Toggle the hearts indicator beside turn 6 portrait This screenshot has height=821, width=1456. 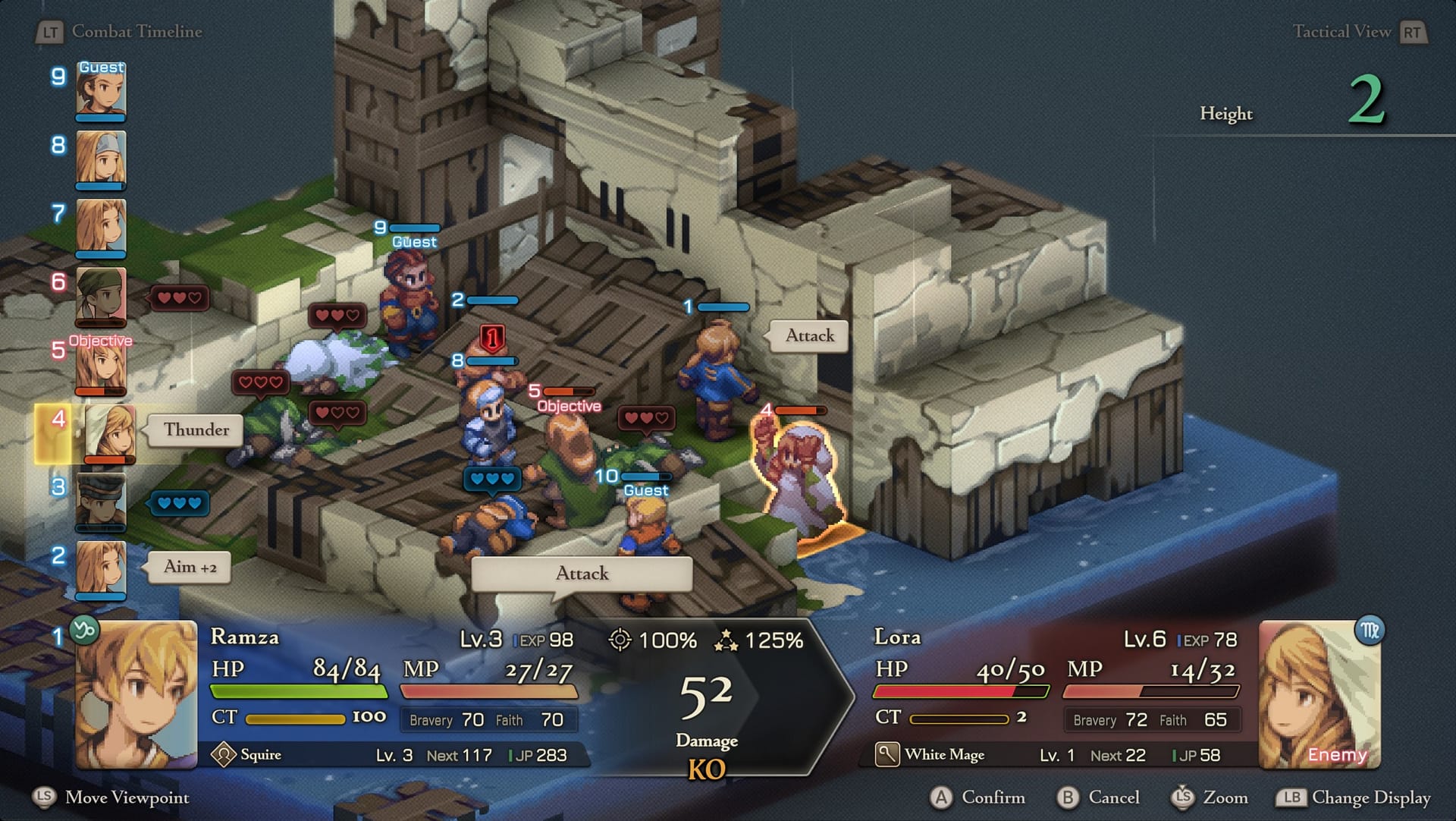[x=178, y=298]
